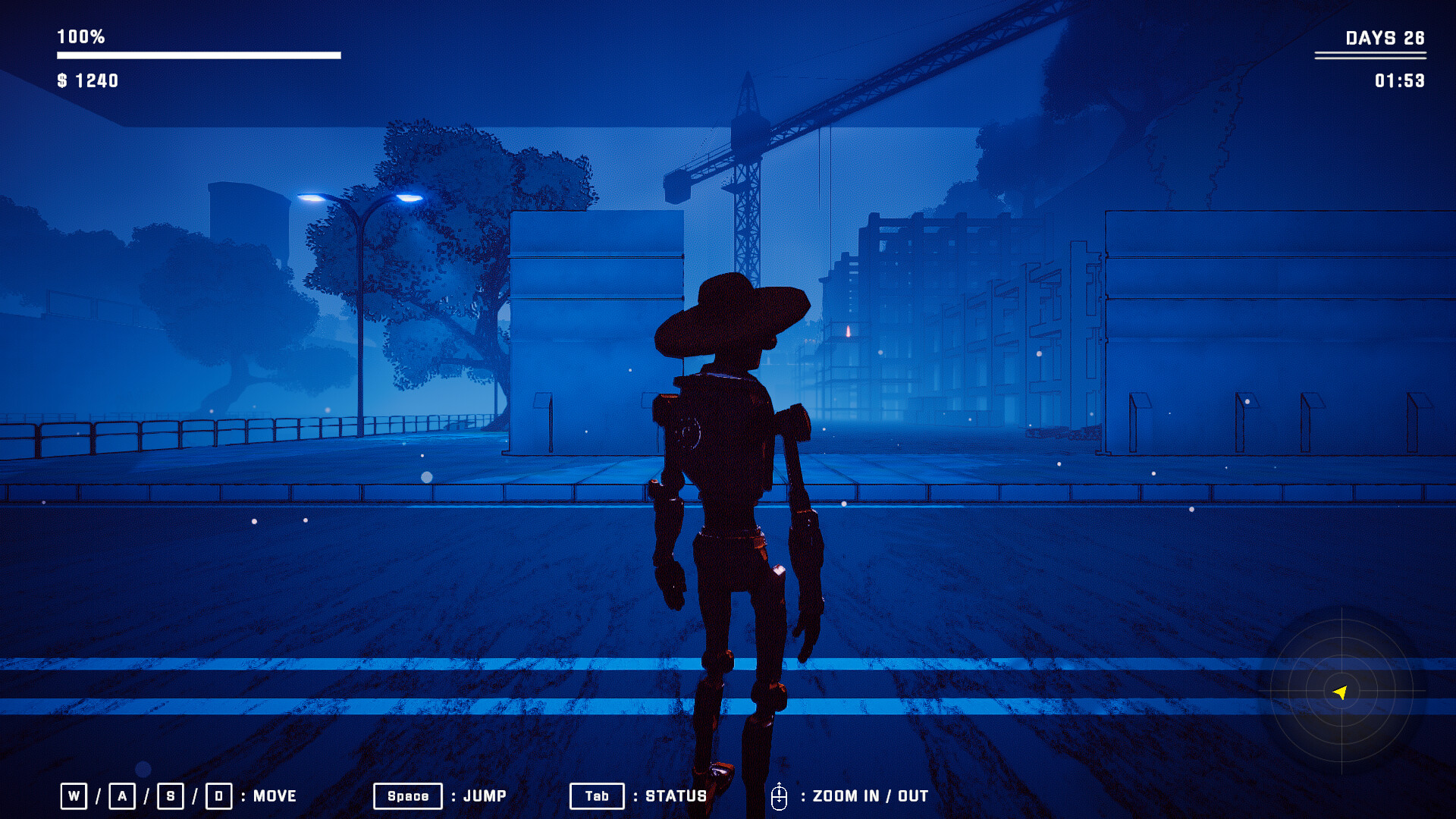Select the W movement key icon
Image resolution: width=1456 pixels, height=819 pixels.
pos(74,796)
